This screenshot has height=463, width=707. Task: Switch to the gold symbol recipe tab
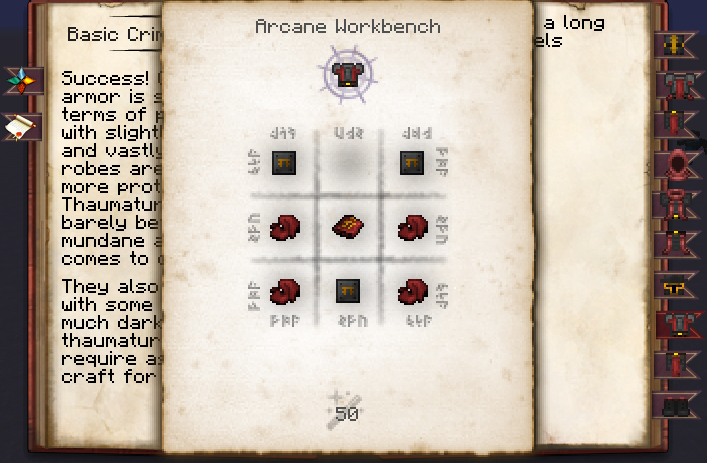(676, 45)
